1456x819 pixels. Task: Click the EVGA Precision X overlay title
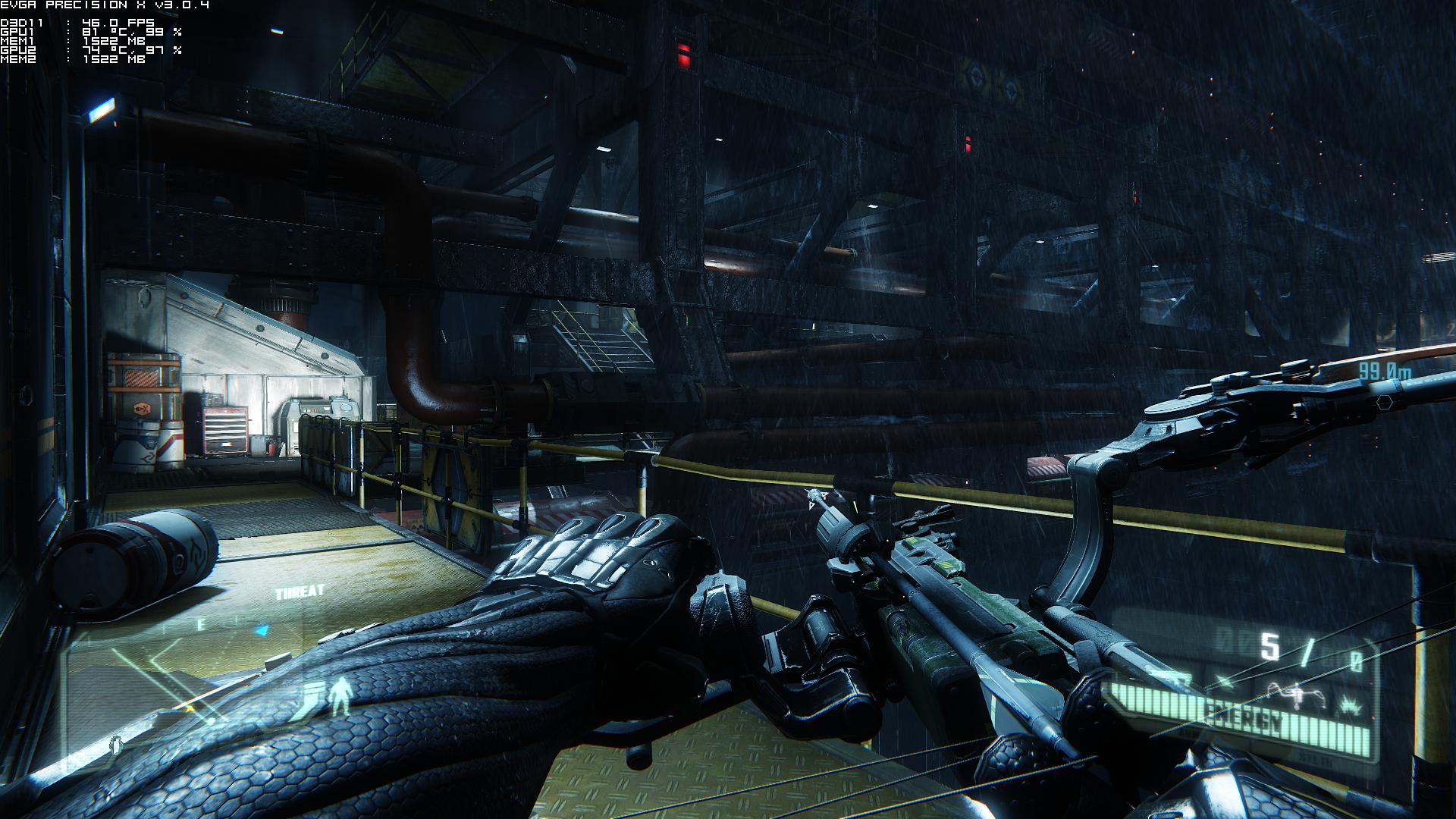point(105,6)
